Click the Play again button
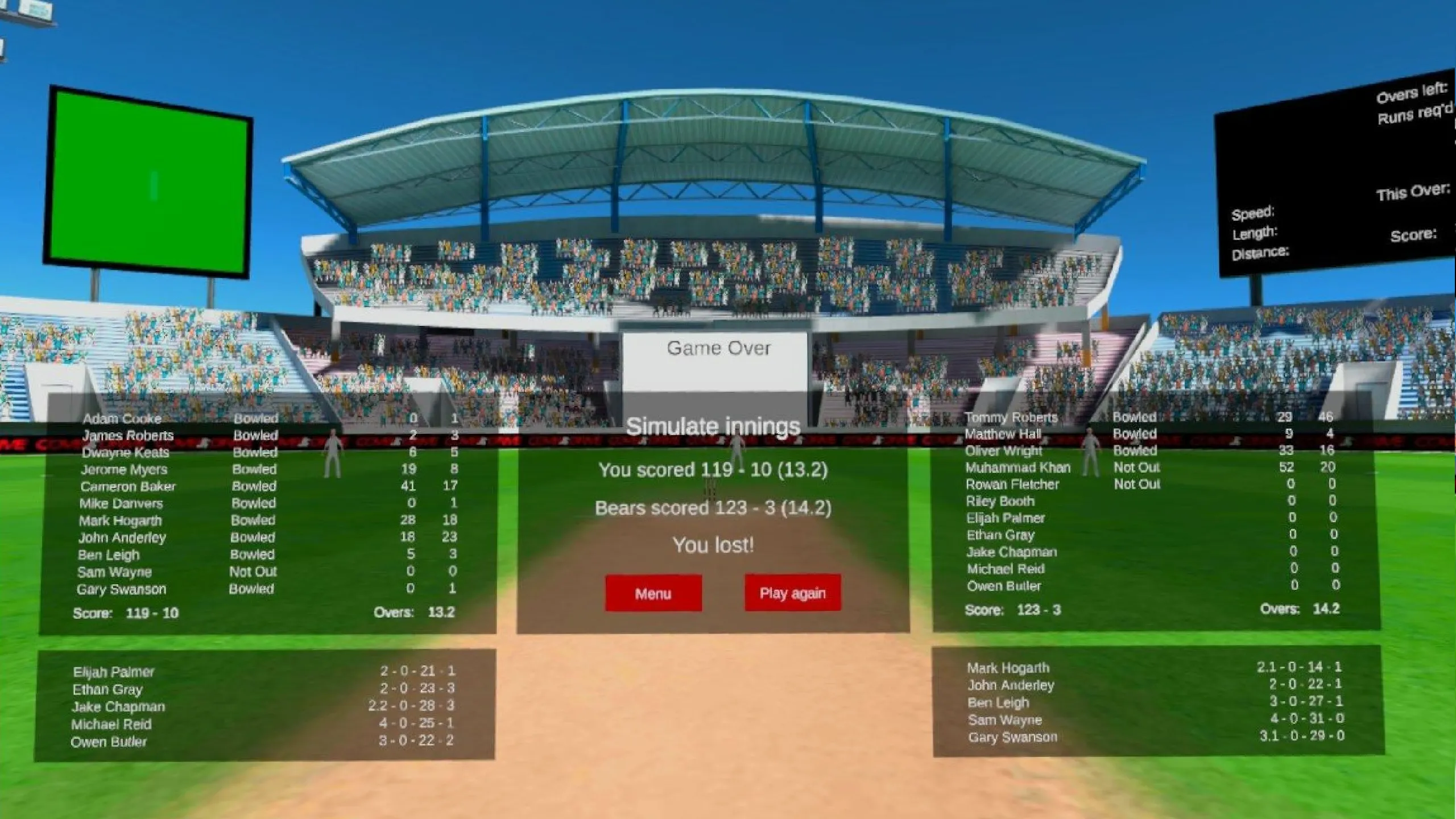This screenshot has height=819, width=1456. point(792,593)
